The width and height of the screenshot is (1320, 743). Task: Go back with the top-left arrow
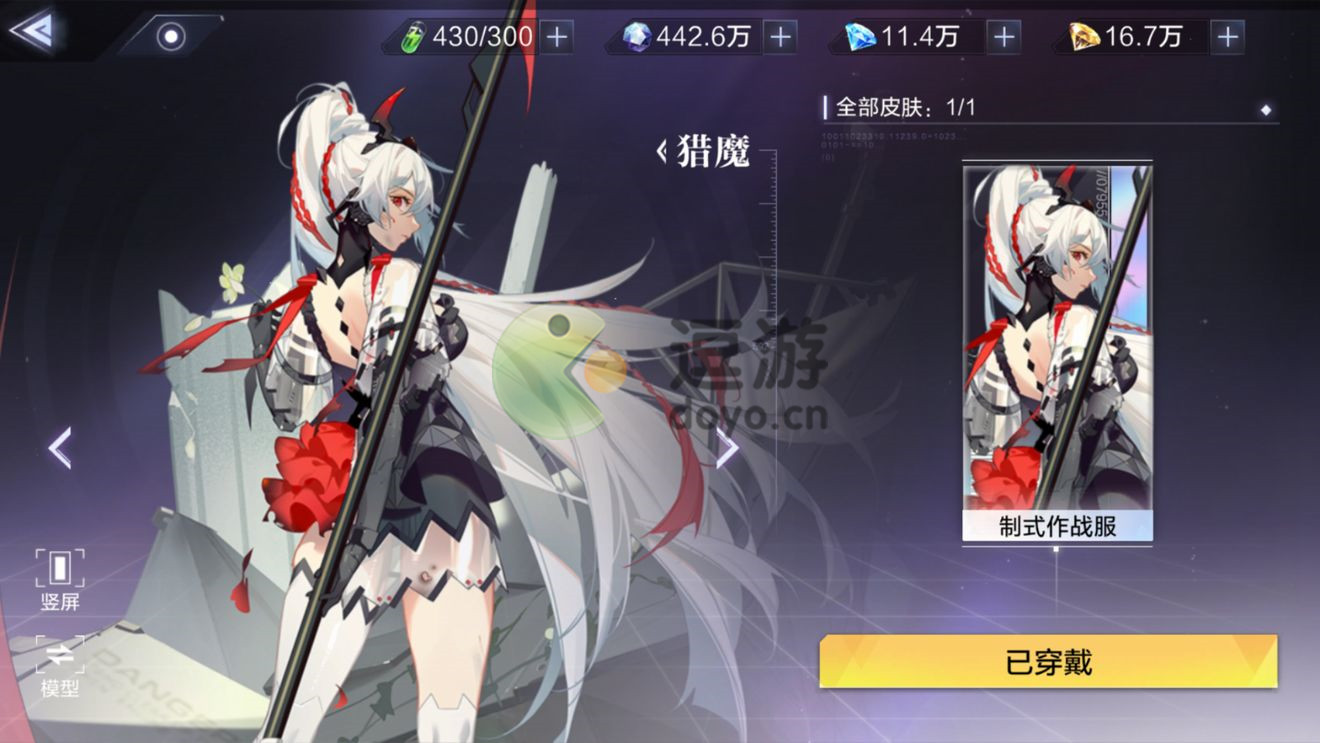[x=30, y=32]
